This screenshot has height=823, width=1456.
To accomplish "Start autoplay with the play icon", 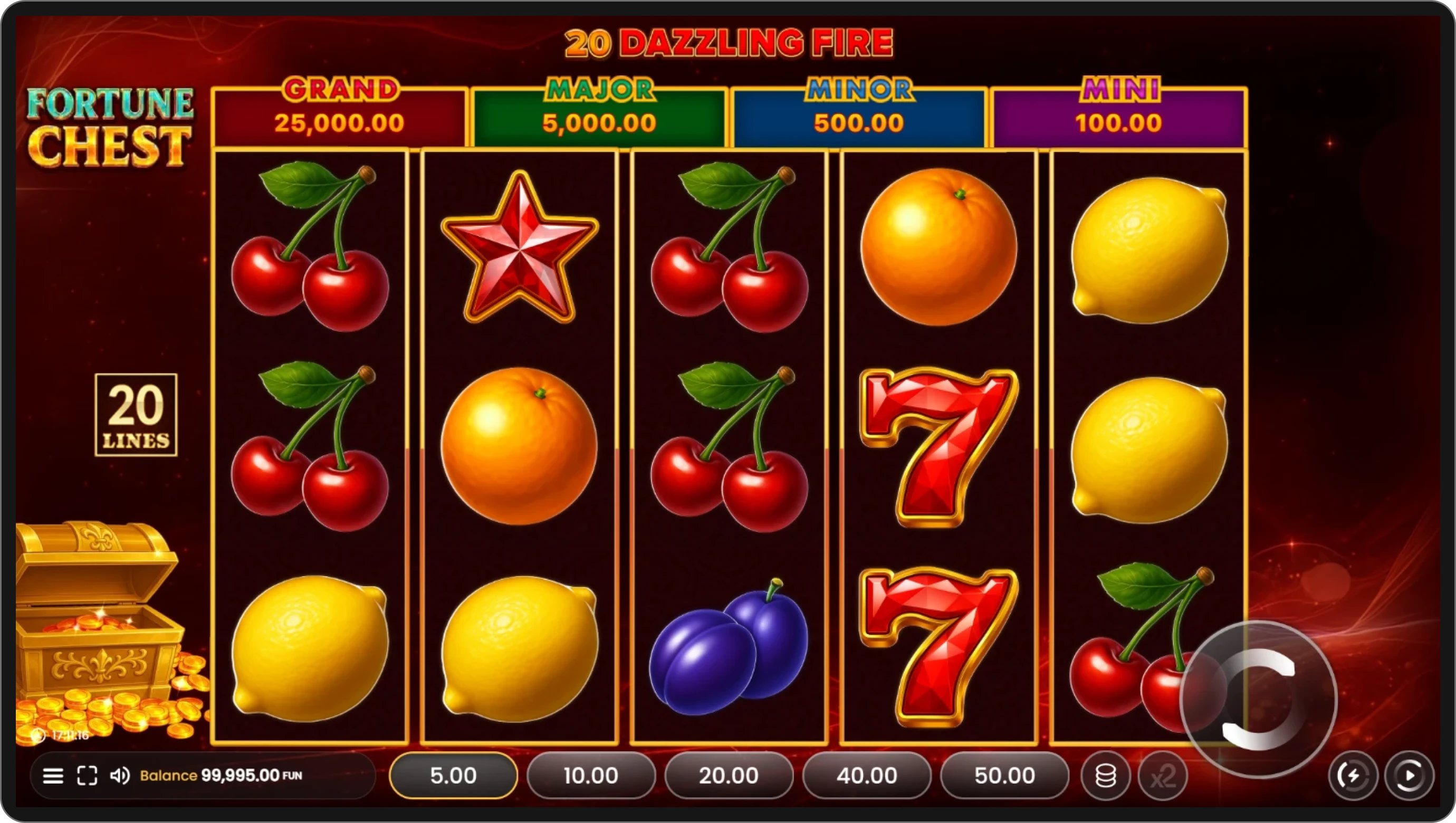I will pos(1409,776).
